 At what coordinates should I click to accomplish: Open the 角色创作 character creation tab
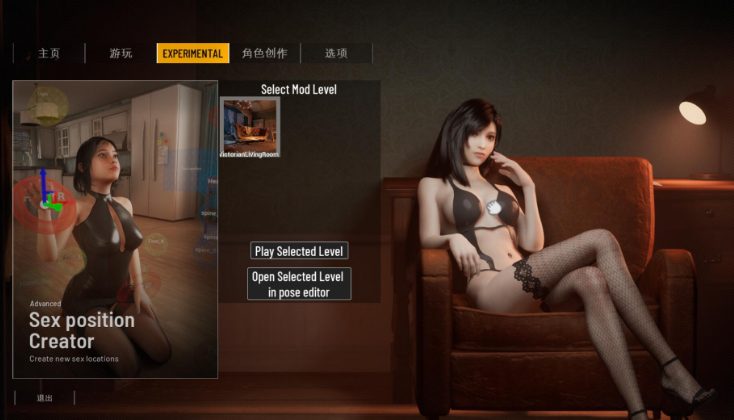pos(262,53)
